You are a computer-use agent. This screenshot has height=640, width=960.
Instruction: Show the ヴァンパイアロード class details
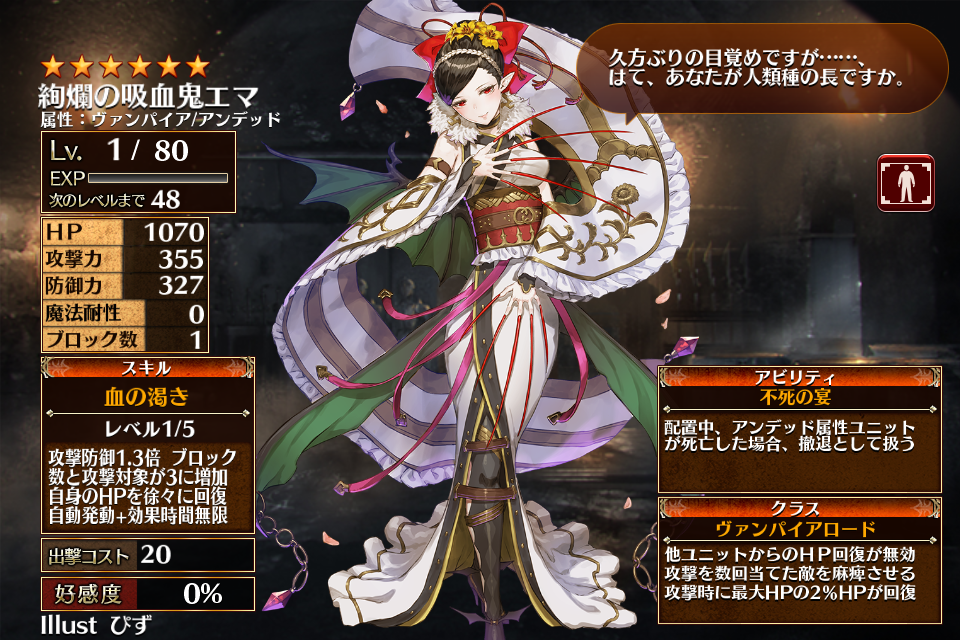[x=798, y=529]
